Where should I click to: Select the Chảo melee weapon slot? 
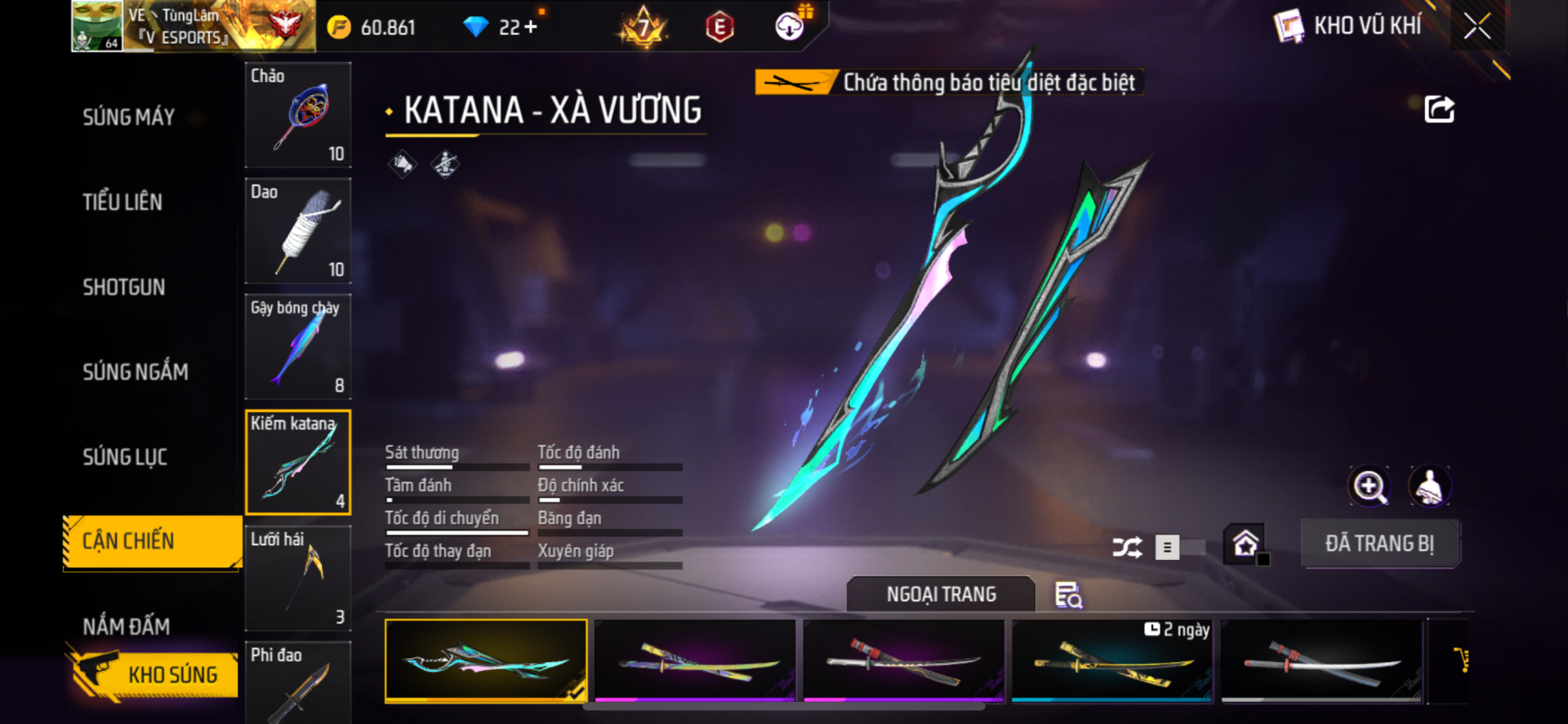click(298, 115)
